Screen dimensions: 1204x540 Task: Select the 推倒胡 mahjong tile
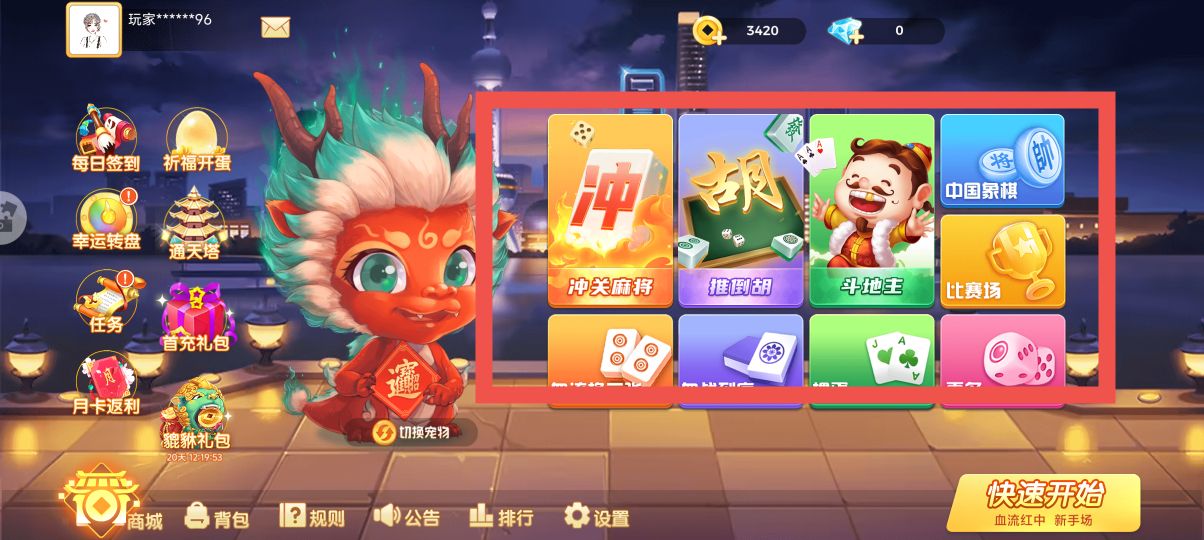[x=740, y=210]
